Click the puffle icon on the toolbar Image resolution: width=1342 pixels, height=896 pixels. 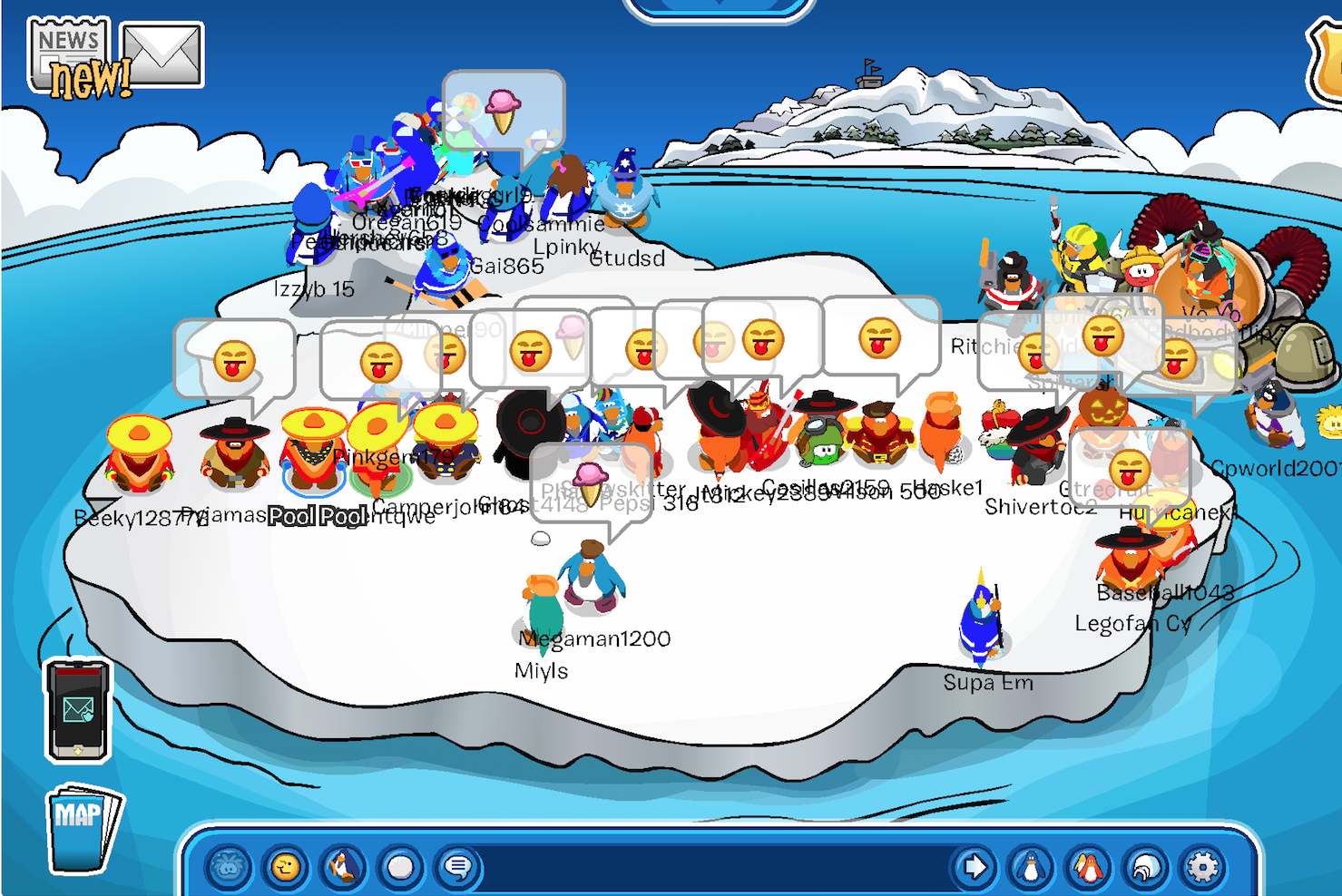click(x=229, y=868)
